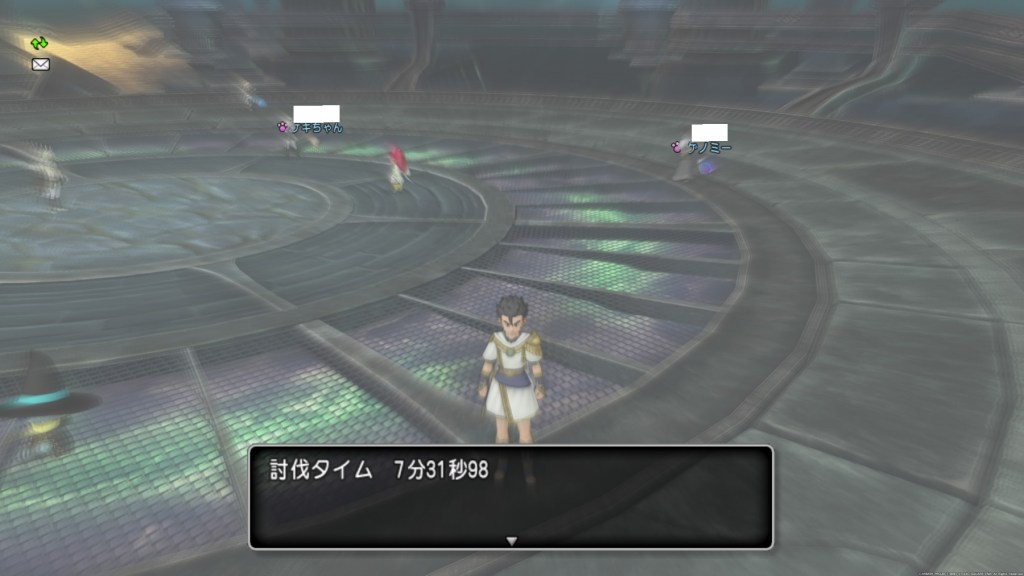This screenshot has height=576, width=1024.
Task: Click the green arrows status icon
Action: pyautogui.click(x=39, y=43)
